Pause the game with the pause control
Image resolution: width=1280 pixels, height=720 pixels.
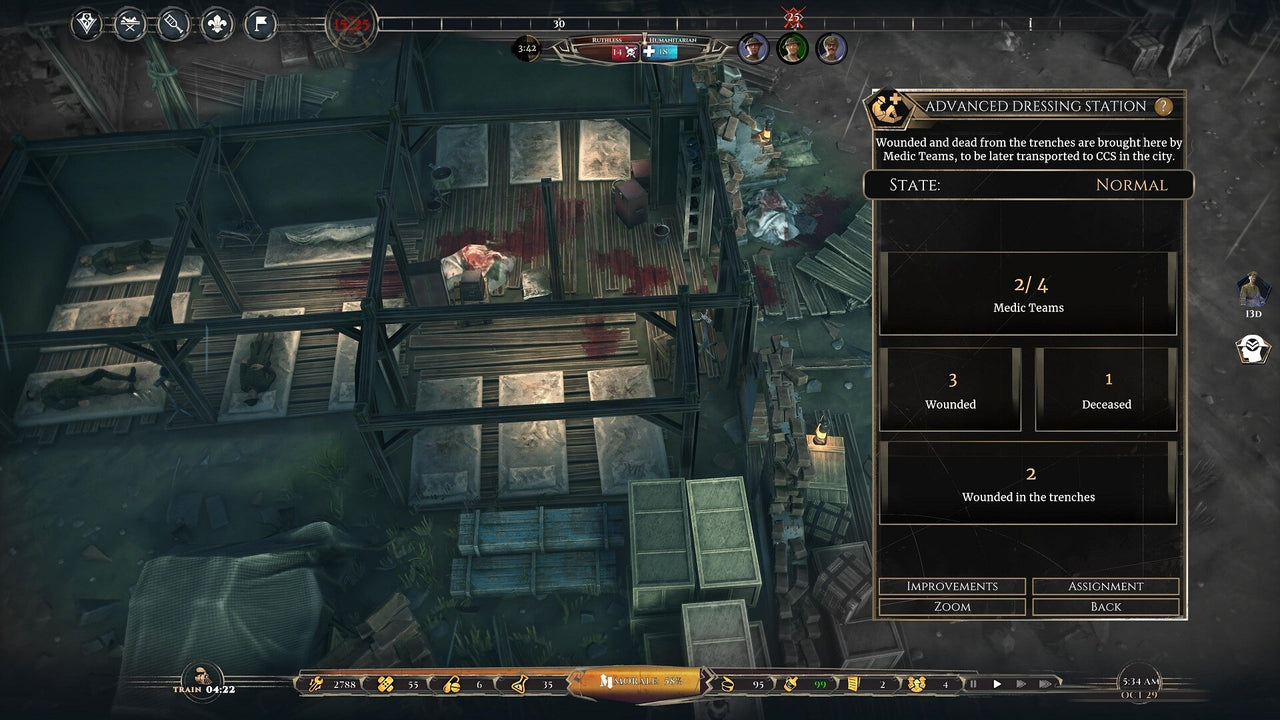point(971,684)
